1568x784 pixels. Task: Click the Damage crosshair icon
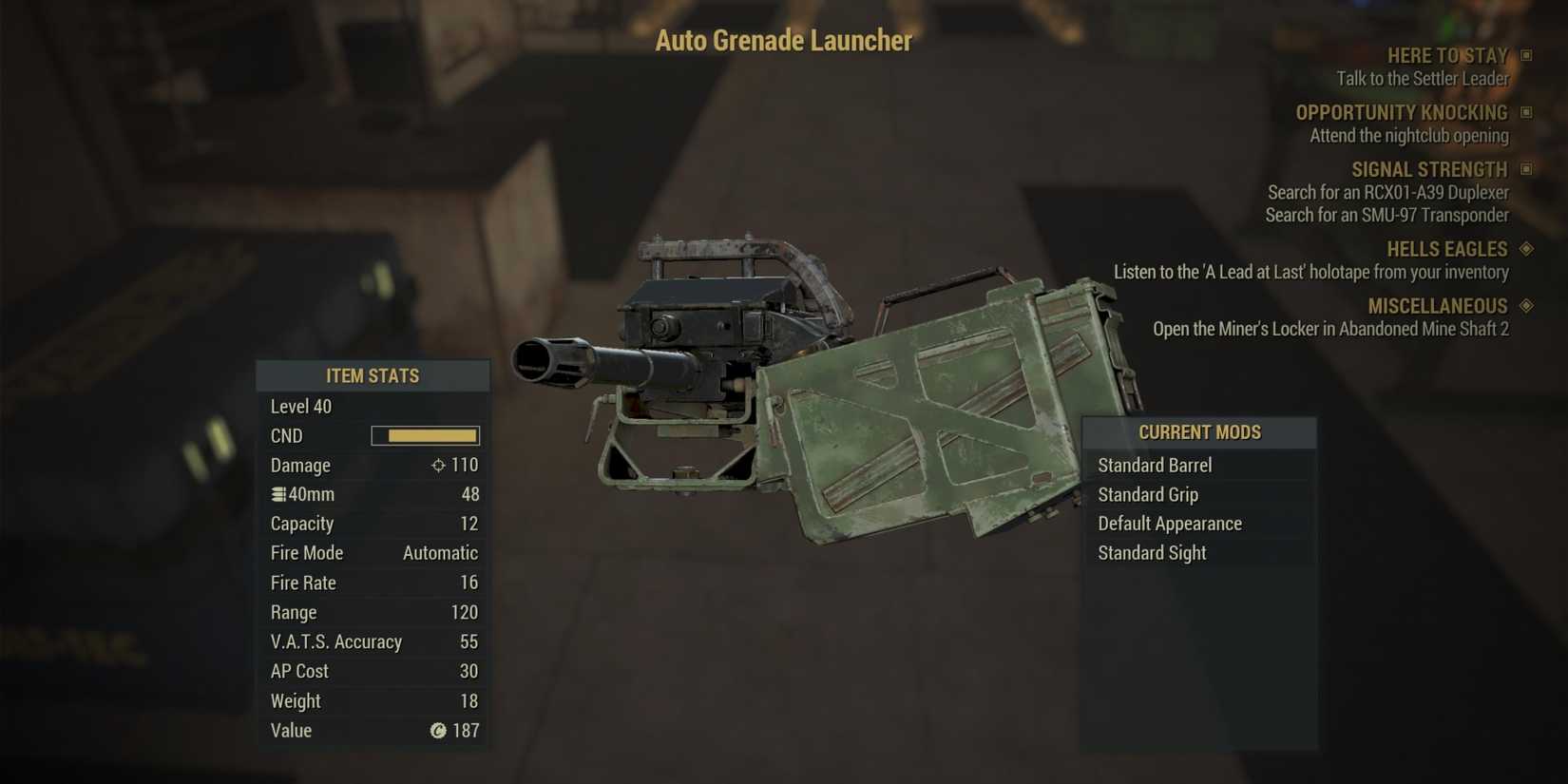pos(438,466)
